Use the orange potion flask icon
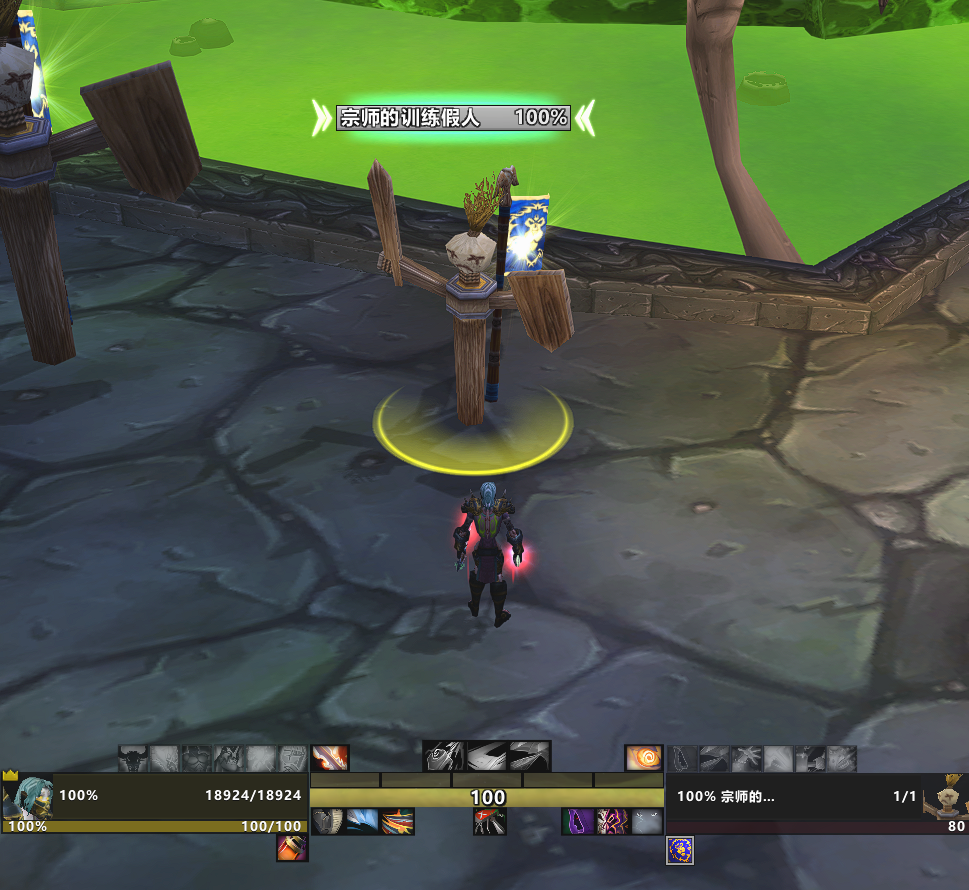 [292, 849]
